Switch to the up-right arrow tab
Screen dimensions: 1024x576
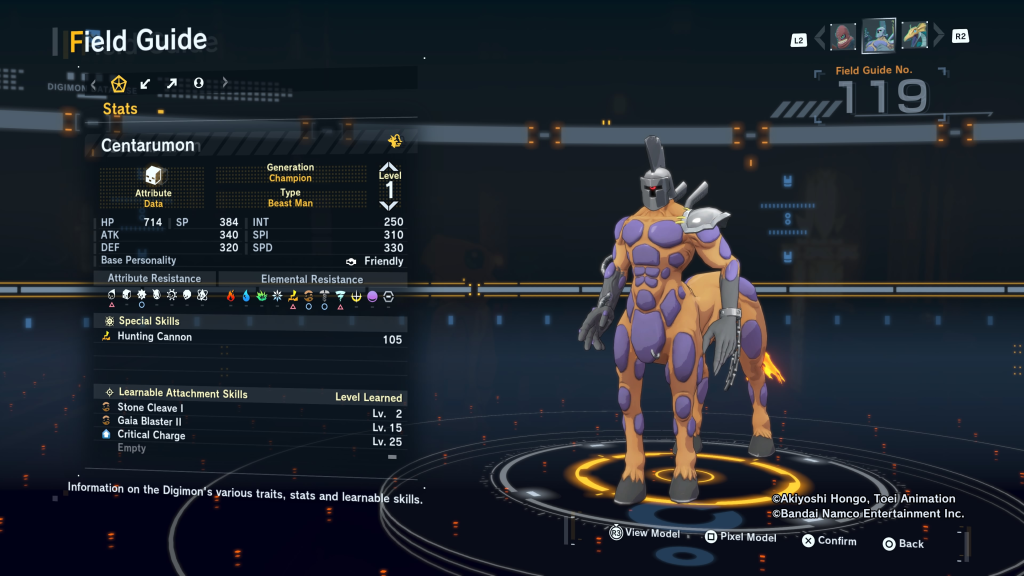point(172,83)
